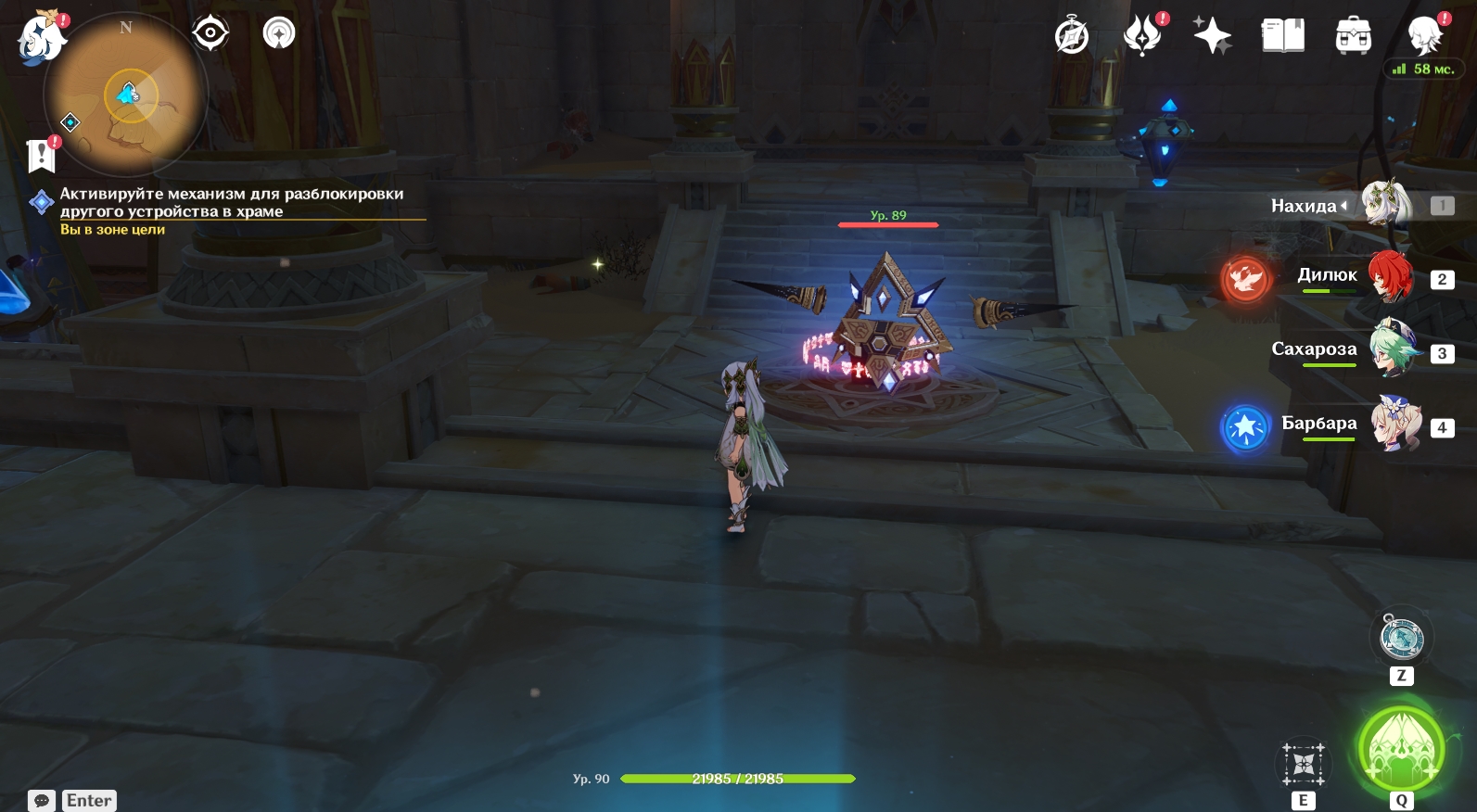Open the round icon beside elemental sight

[x=278, y=34]
